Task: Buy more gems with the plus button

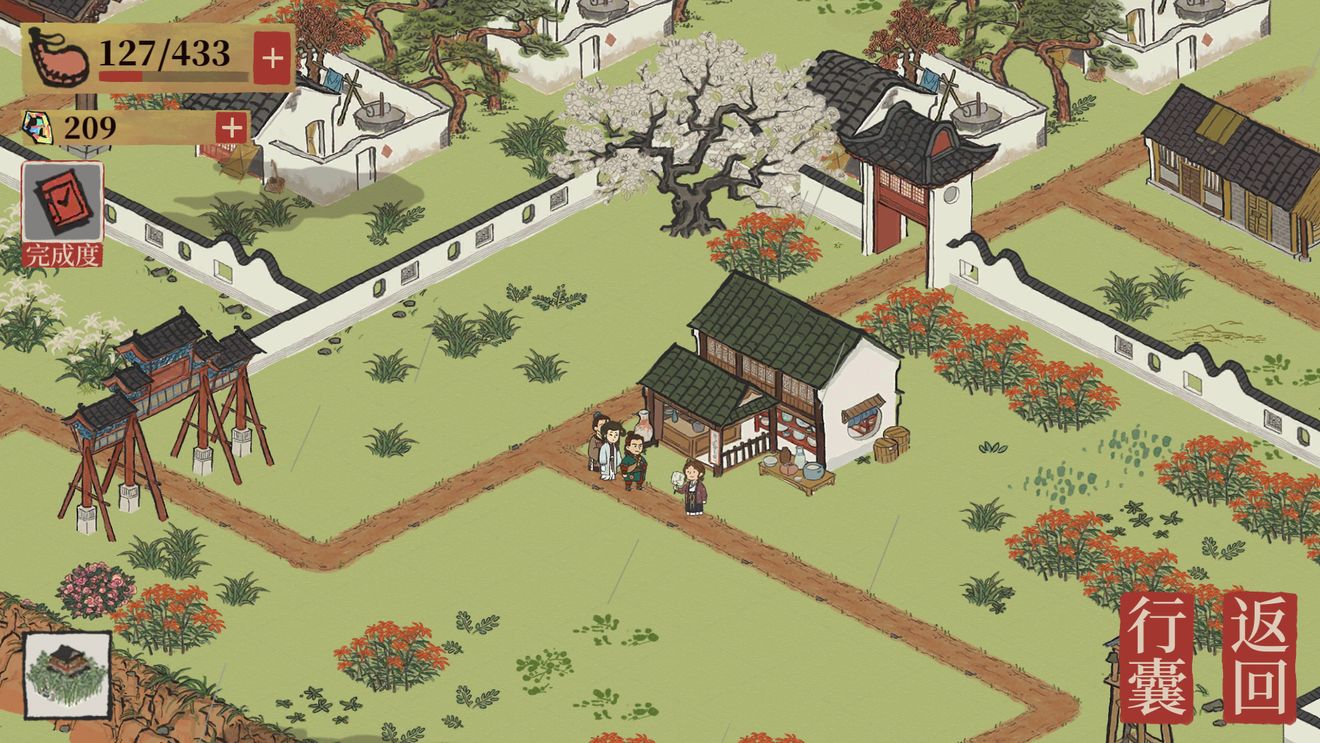Action: point(231,127)
